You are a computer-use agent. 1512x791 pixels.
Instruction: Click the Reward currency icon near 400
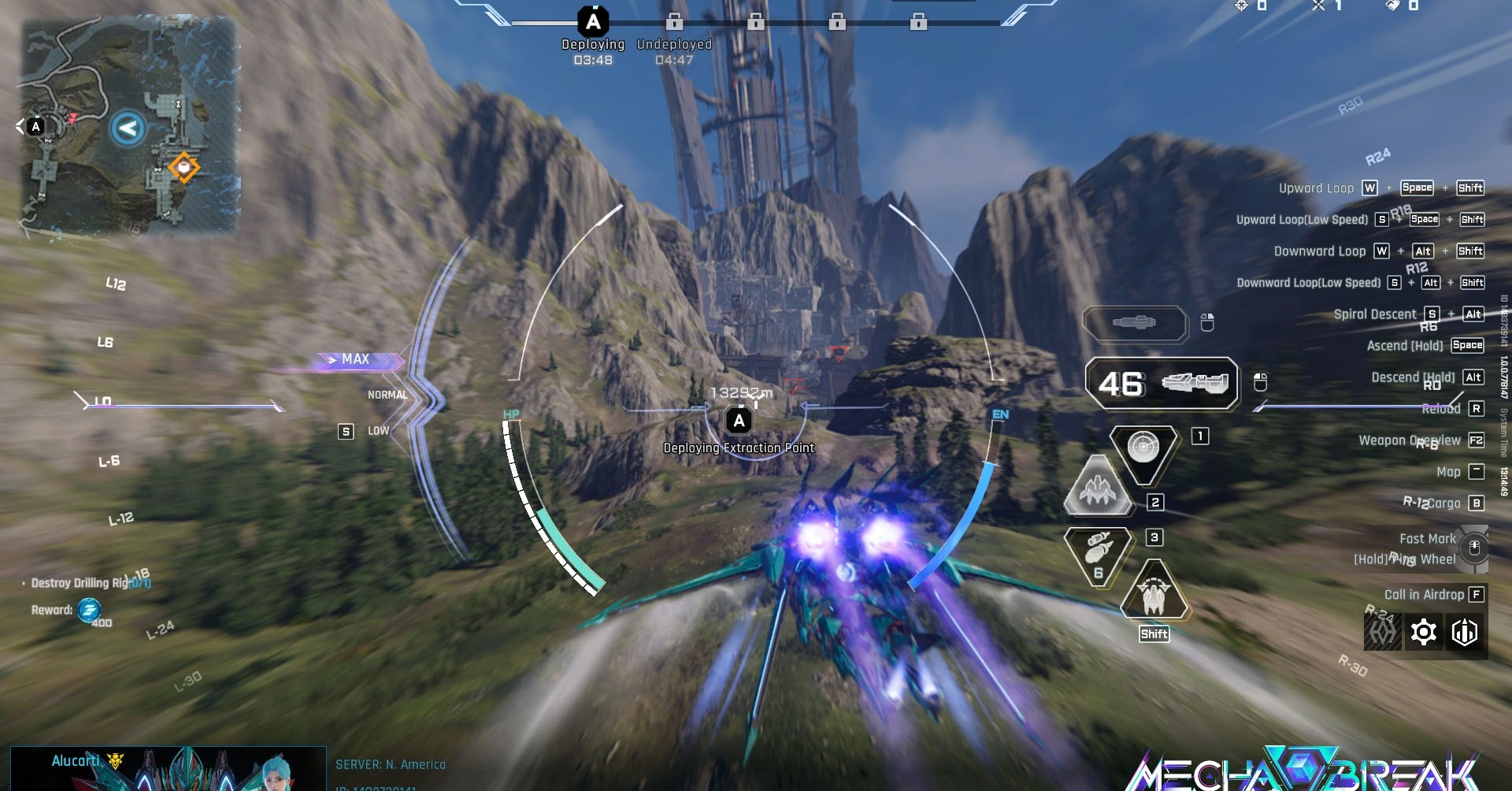coord(87,611)
